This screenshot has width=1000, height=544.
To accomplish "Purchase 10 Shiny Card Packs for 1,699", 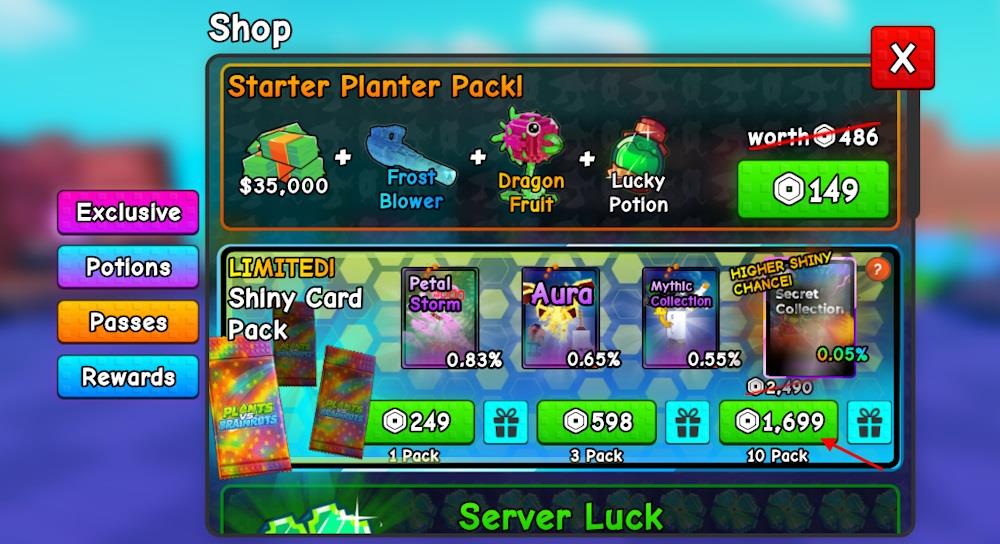I will coord(780,422).
